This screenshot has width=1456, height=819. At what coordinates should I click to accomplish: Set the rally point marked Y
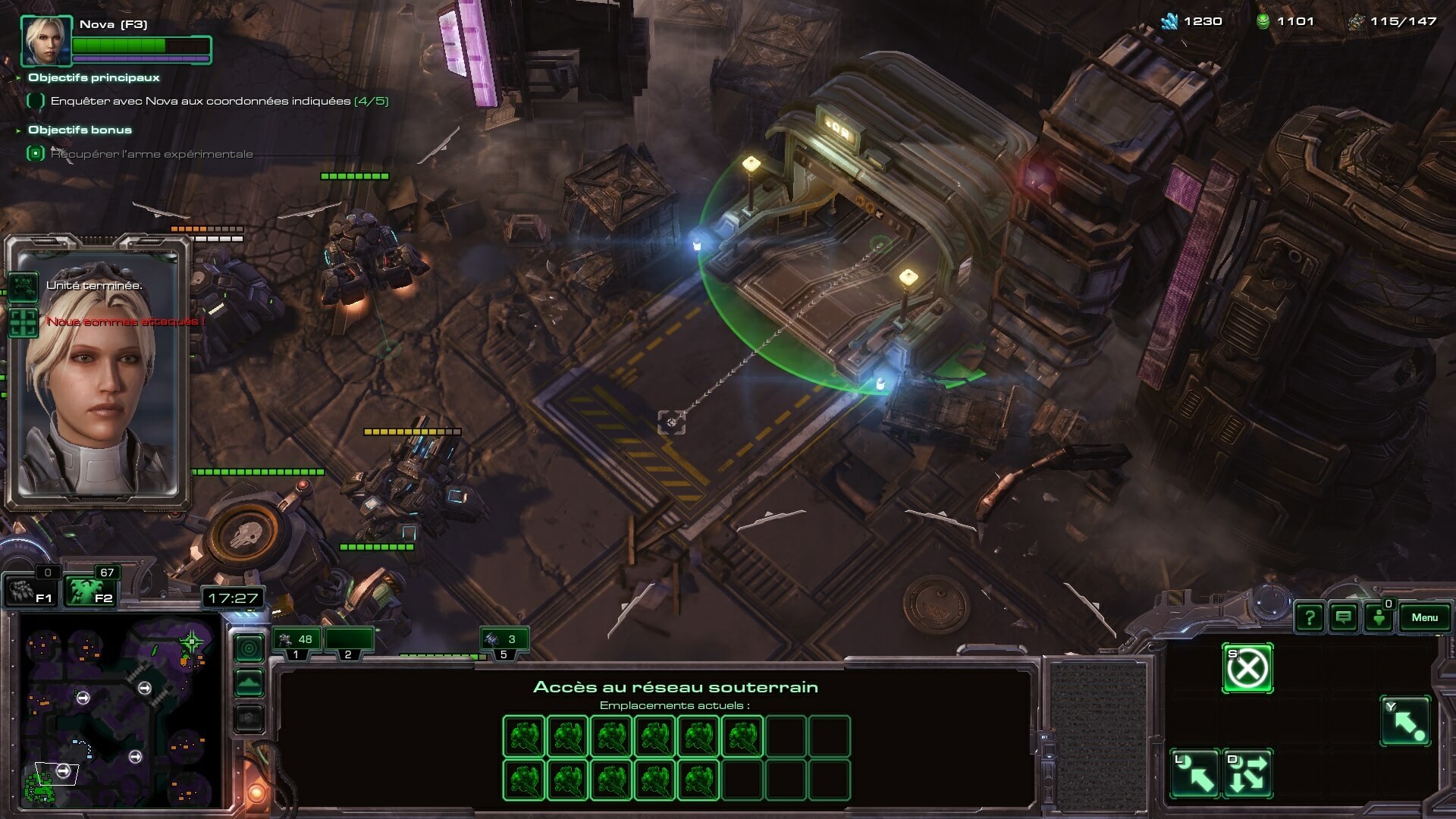[1405, 721]
